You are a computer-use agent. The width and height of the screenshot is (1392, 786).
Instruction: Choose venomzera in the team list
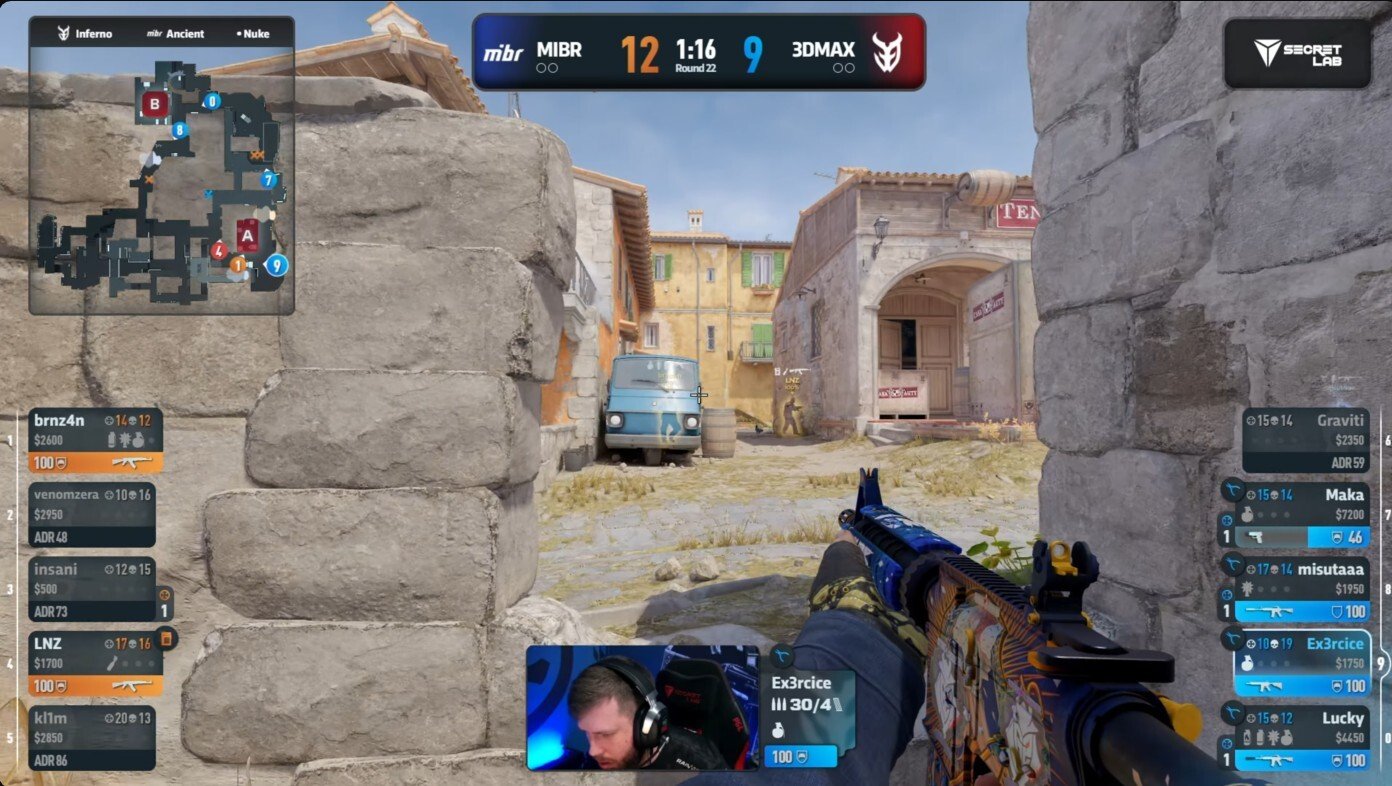click(x=92, y=515)
